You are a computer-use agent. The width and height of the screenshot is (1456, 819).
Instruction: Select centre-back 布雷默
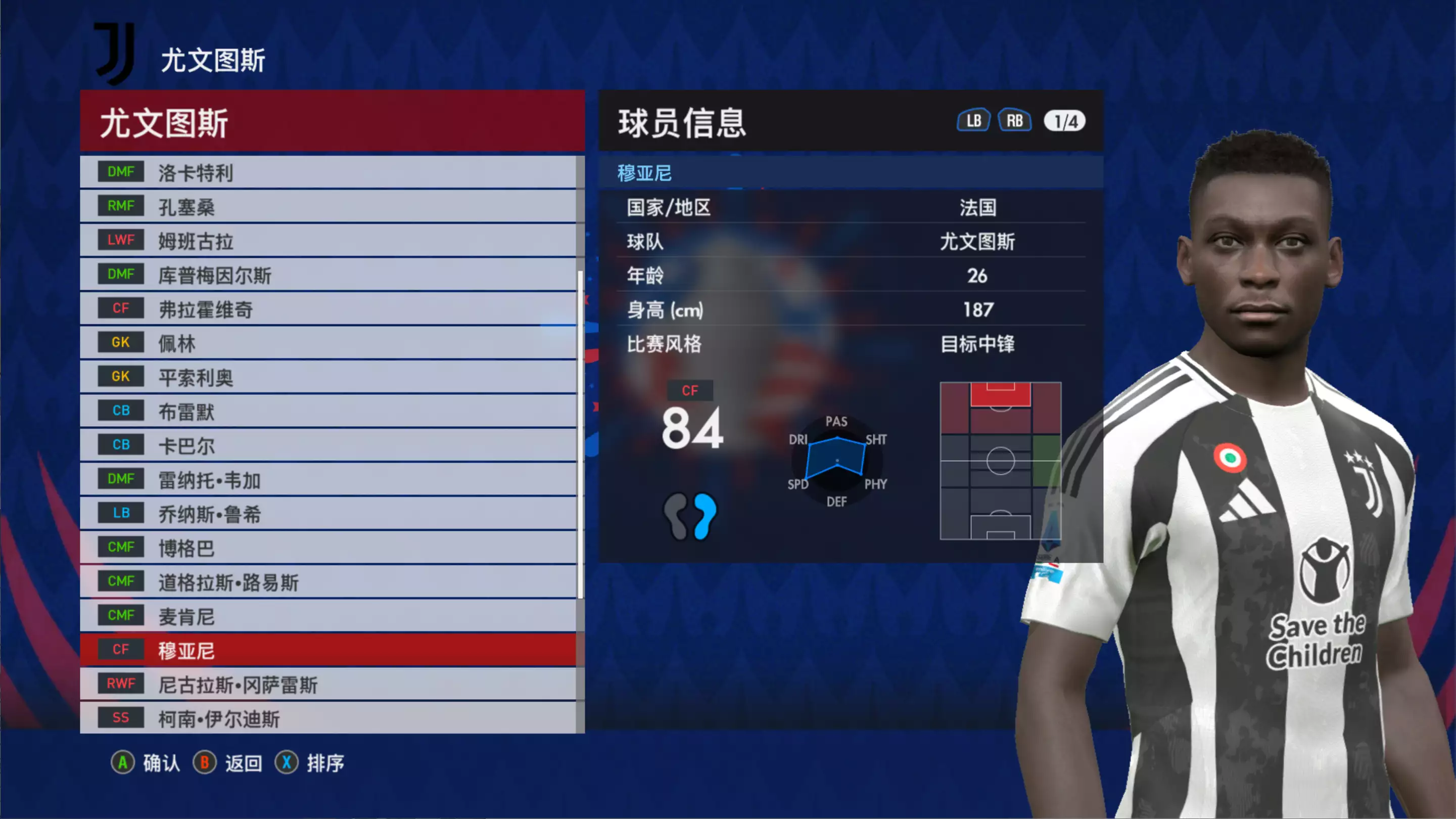(328, 411)
